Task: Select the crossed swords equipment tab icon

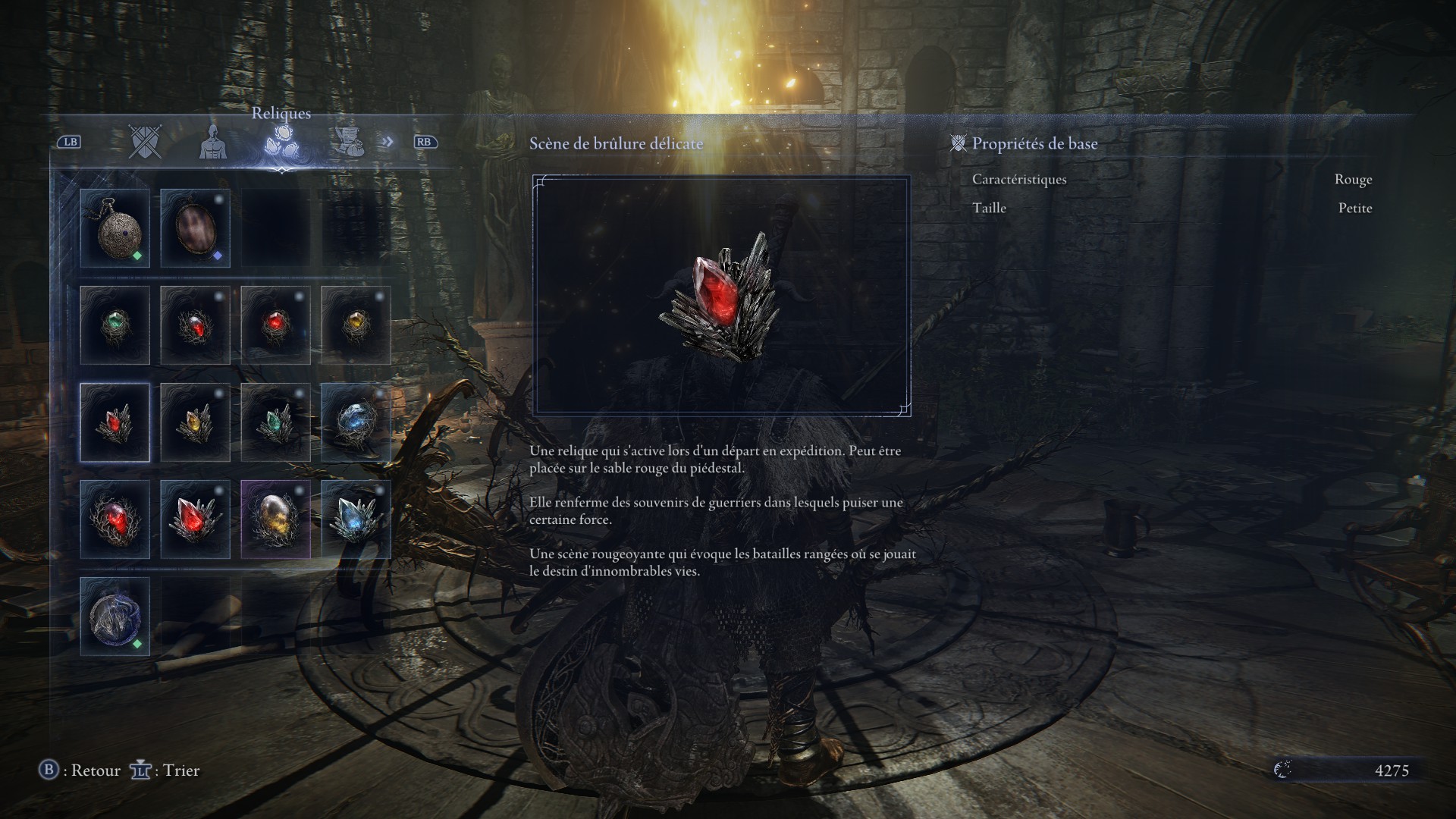Action: [145, 143]
